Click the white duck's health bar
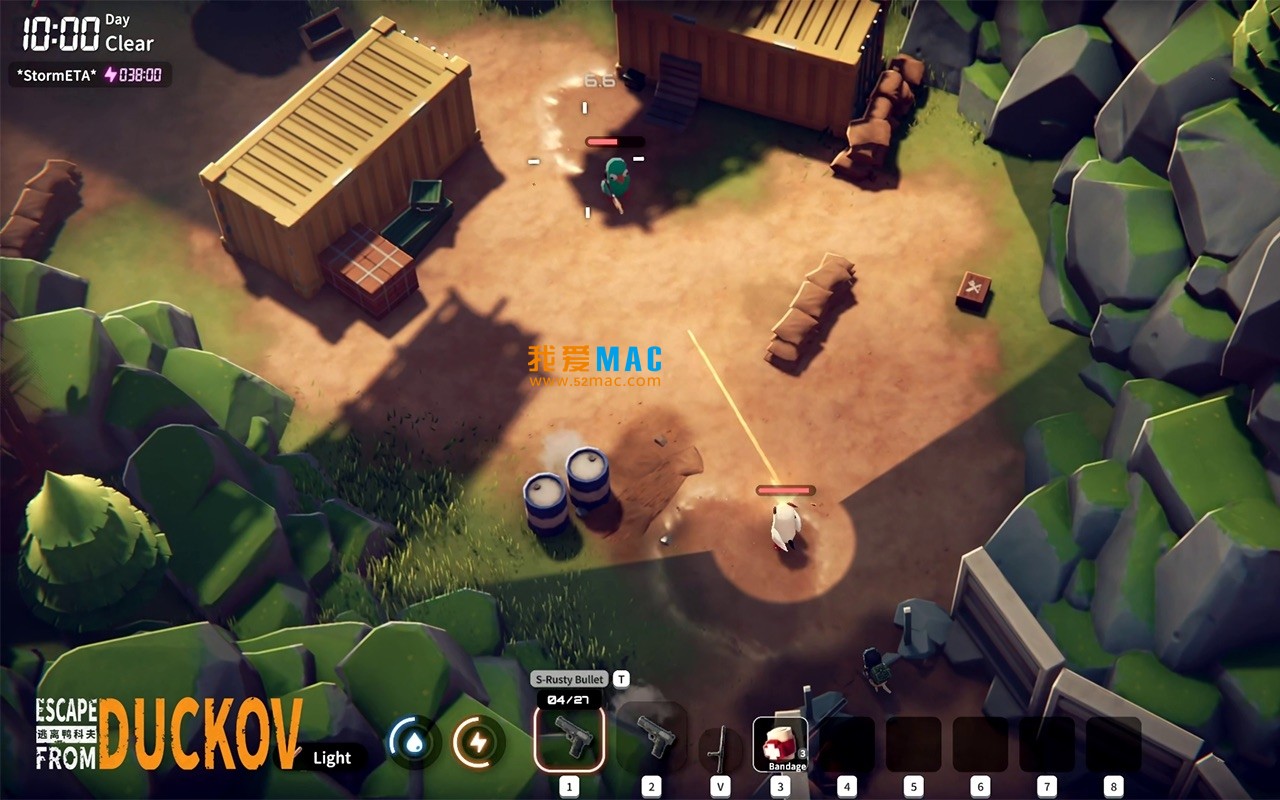 point(786,492)
